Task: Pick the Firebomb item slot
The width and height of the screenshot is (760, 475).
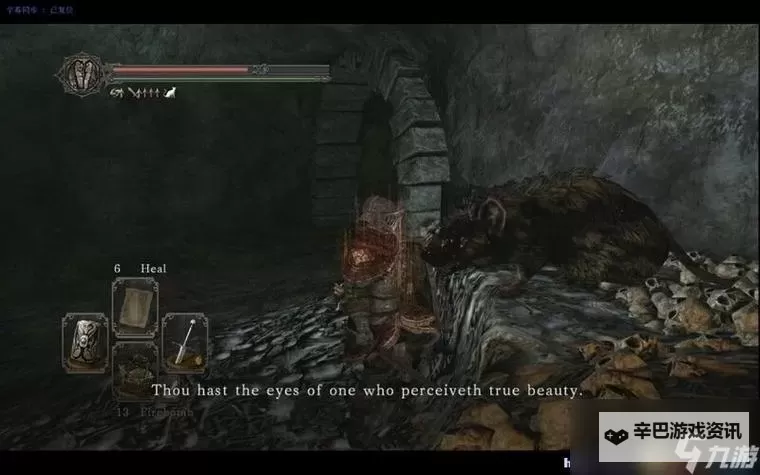Action: coord(134,374)
